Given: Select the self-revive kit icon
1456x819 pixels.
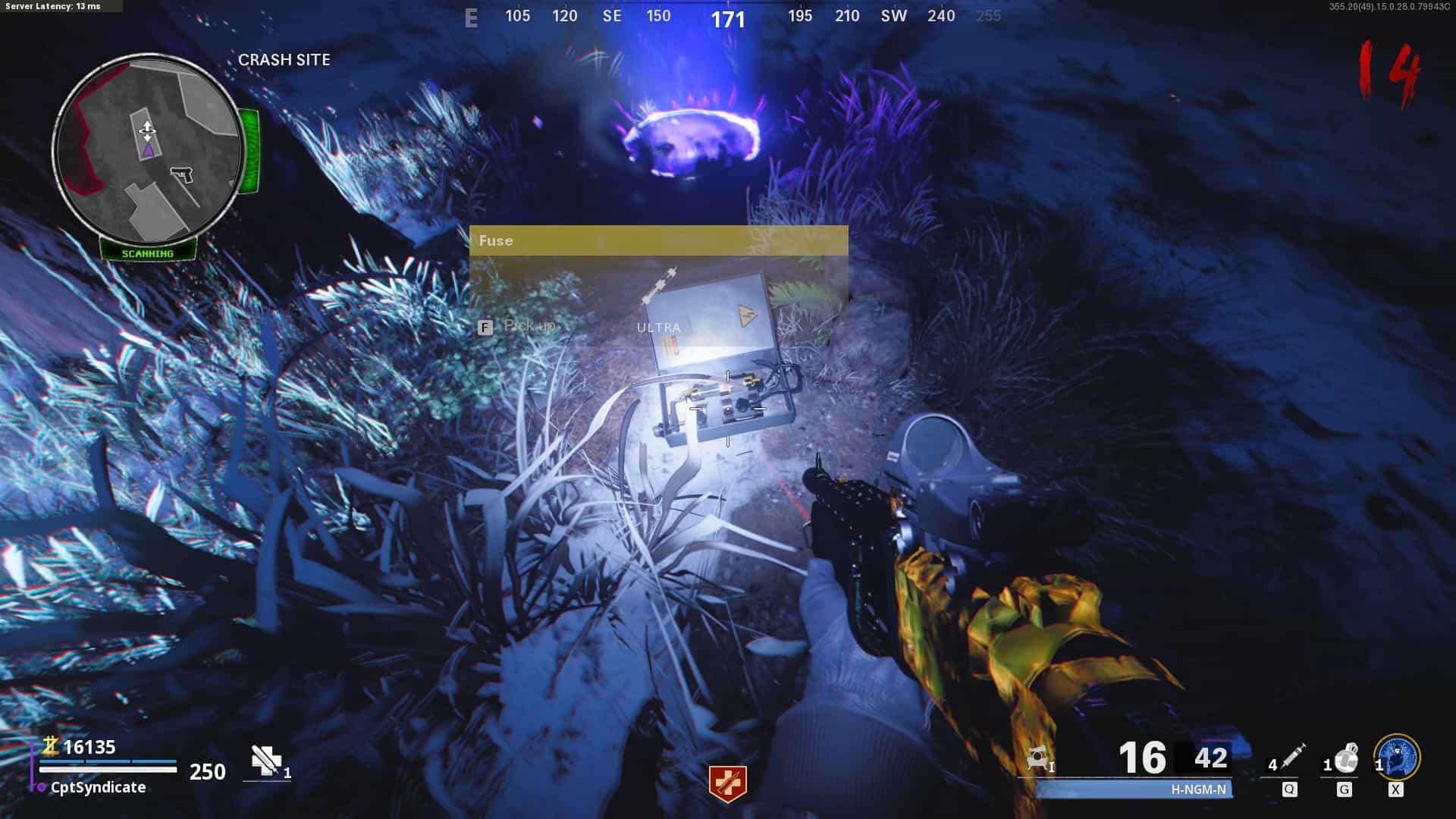Looking at the screenshot, I should point(266,761).
